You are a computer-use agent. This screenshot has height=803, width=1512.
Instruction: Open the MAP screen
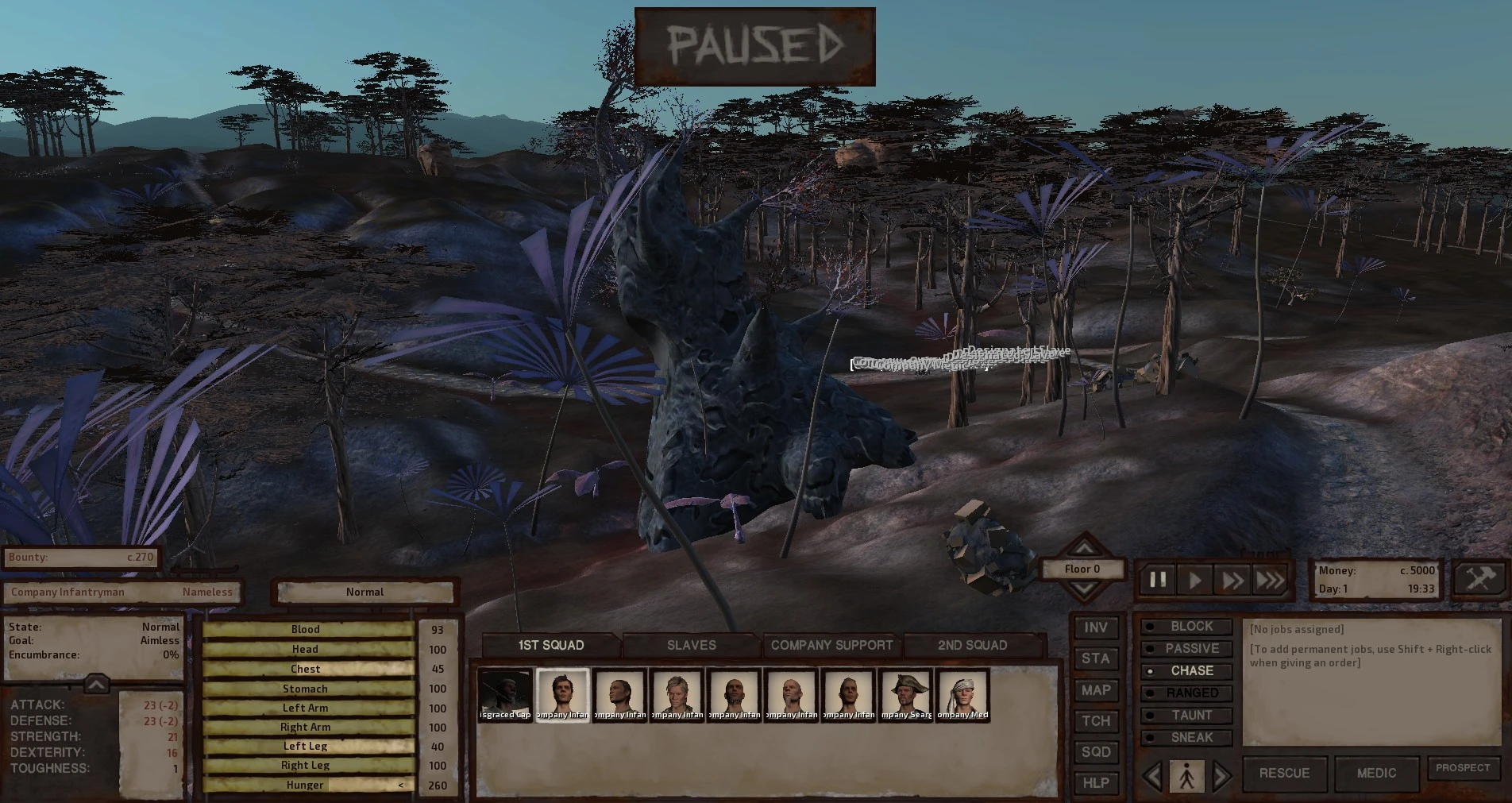point(1096,690)
